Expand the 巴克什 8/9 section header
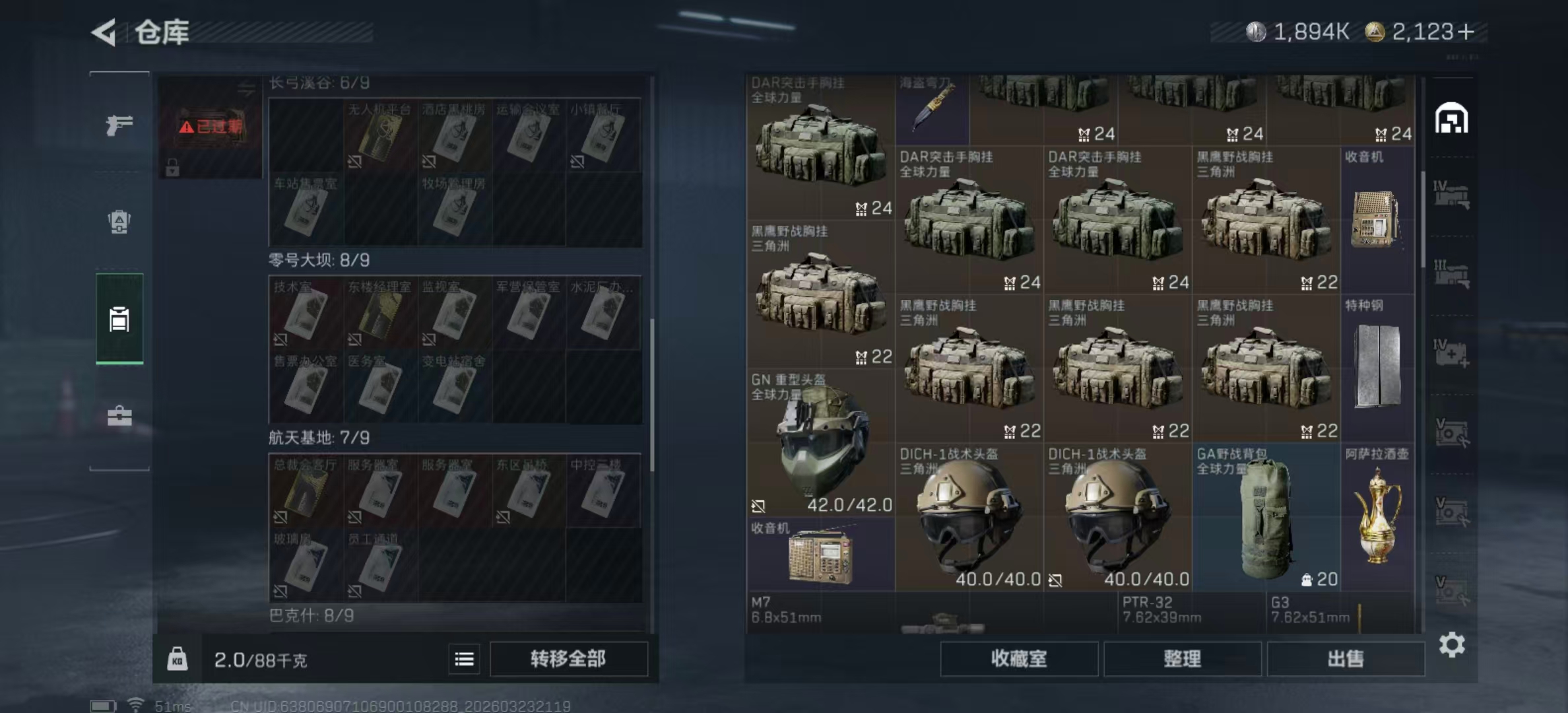The image size is (1568, 713). (310, 615)
